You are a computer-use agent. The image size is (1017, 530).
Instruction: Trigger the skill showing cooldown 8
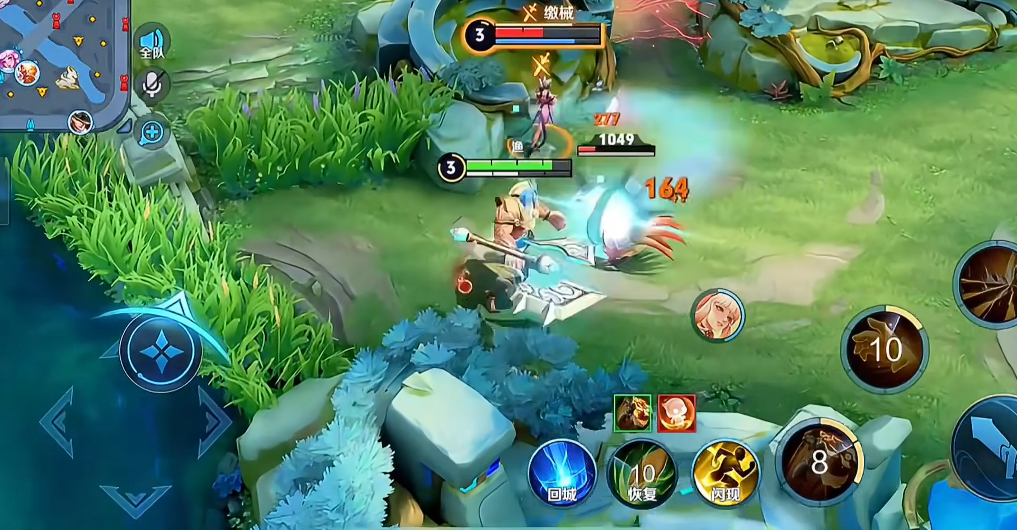point(820,461)
